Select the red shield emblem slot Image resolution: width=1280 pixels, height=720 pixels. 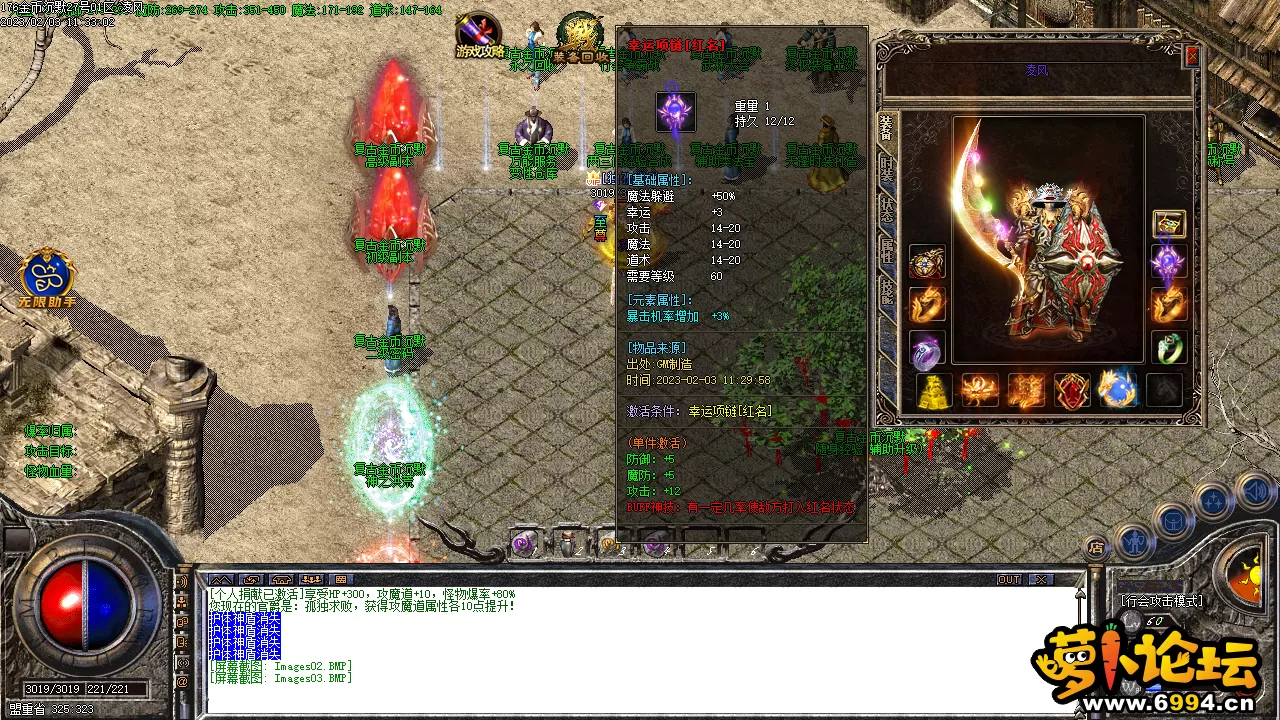click(1072, 390)
